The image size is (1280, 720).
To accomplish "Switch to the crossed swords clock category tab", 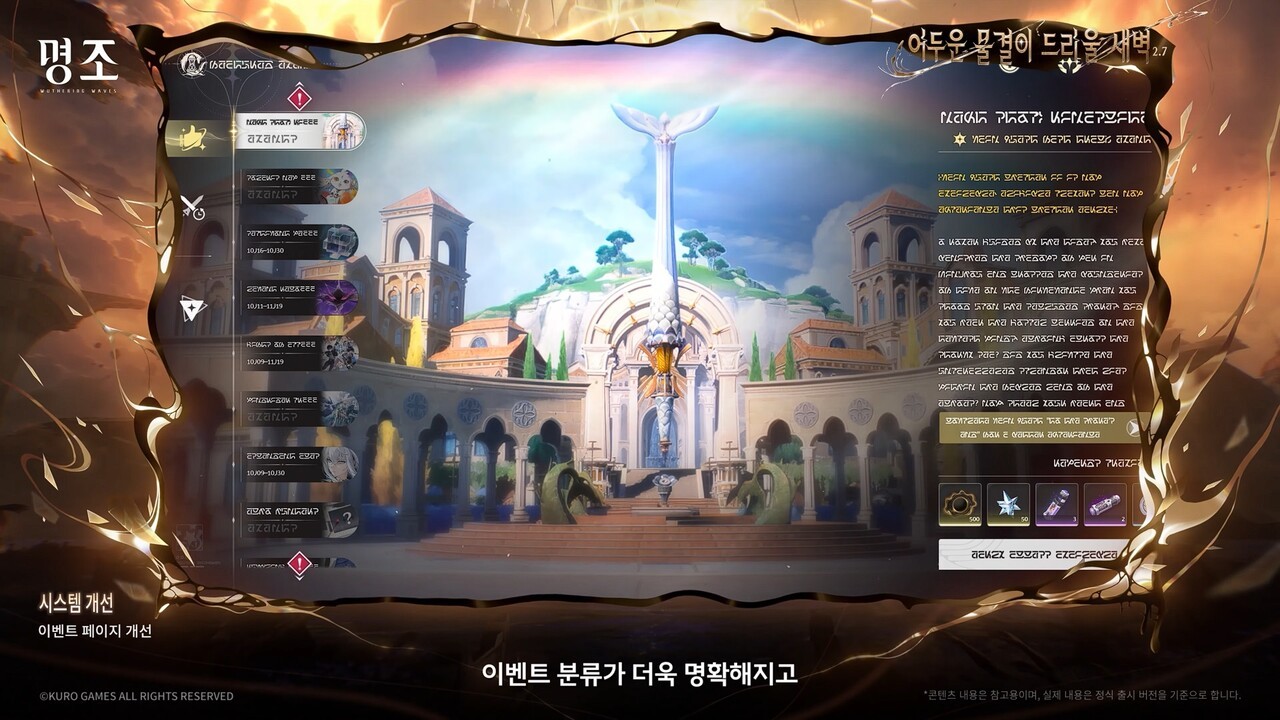I will tap(193, 207).
